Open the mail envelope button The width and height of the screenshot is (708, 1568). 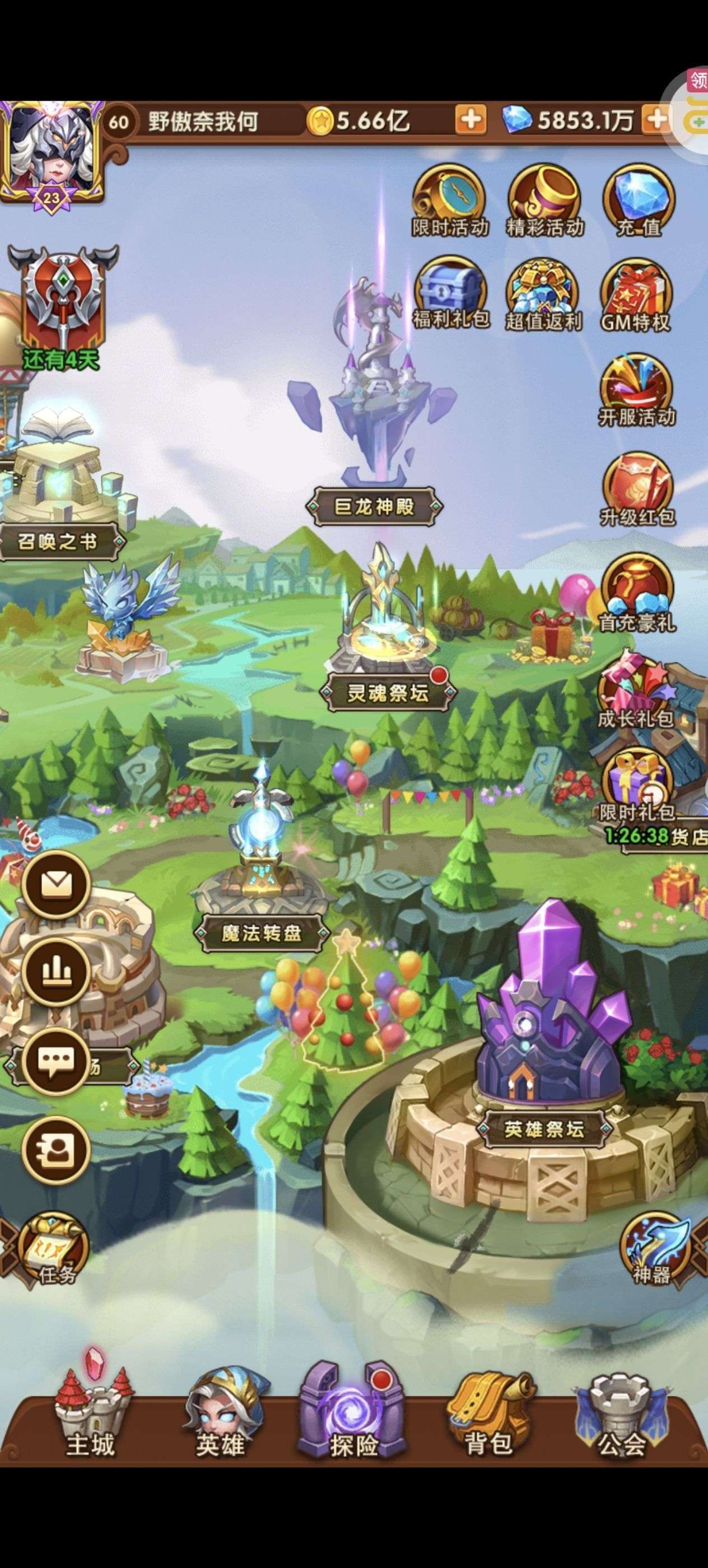pyautogui.click(x=56, y=885)
